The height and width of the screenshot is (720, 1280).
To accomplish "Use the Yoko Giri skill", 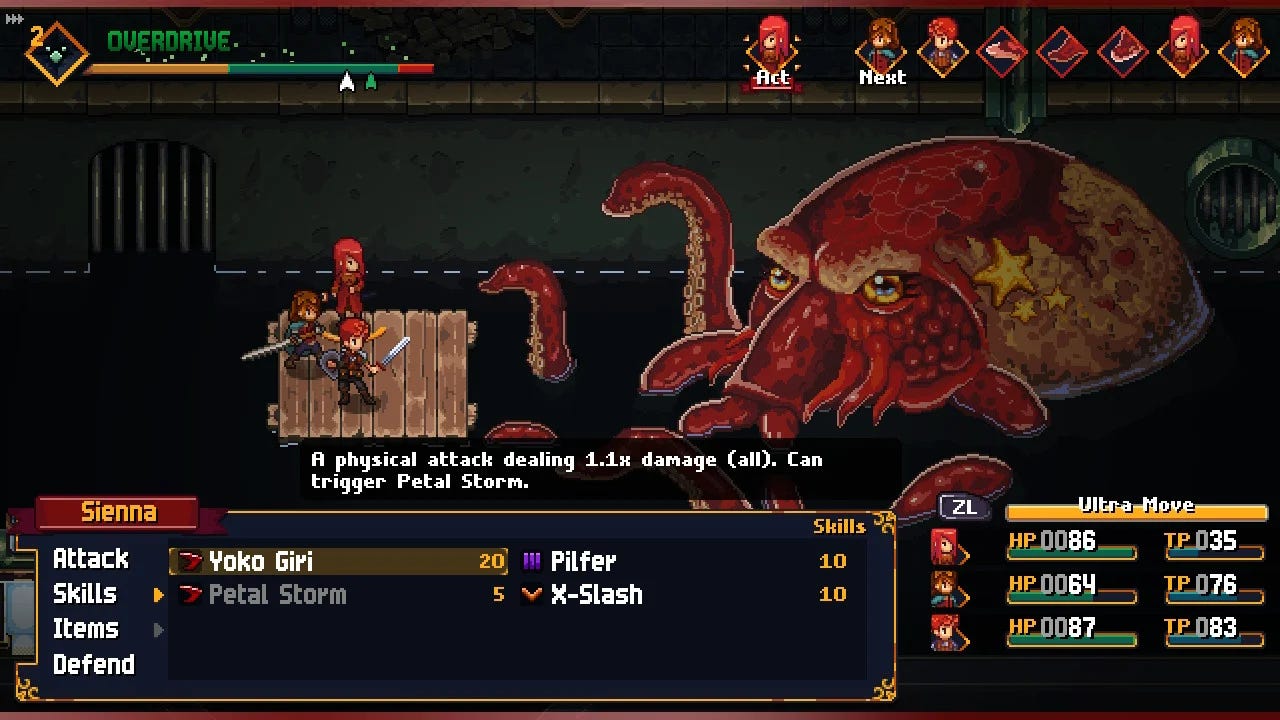I will (261, 561).
